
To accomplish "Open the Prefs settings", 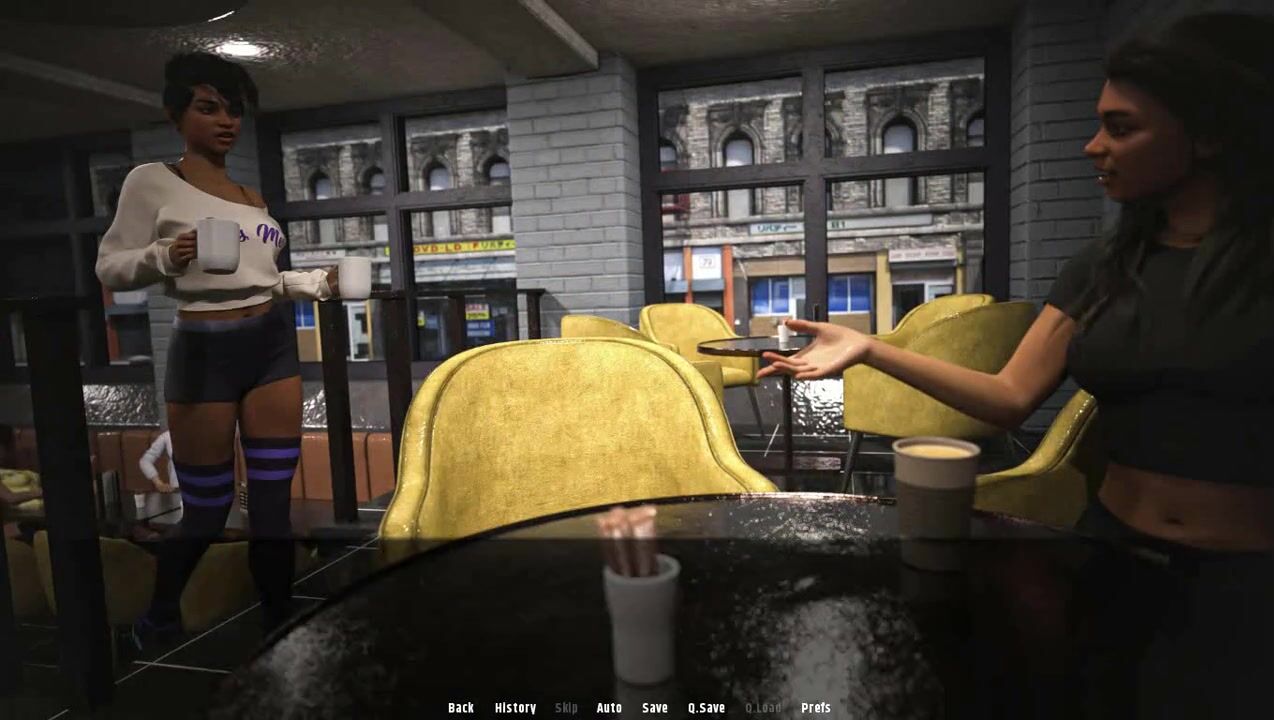I will coord(816,708).
